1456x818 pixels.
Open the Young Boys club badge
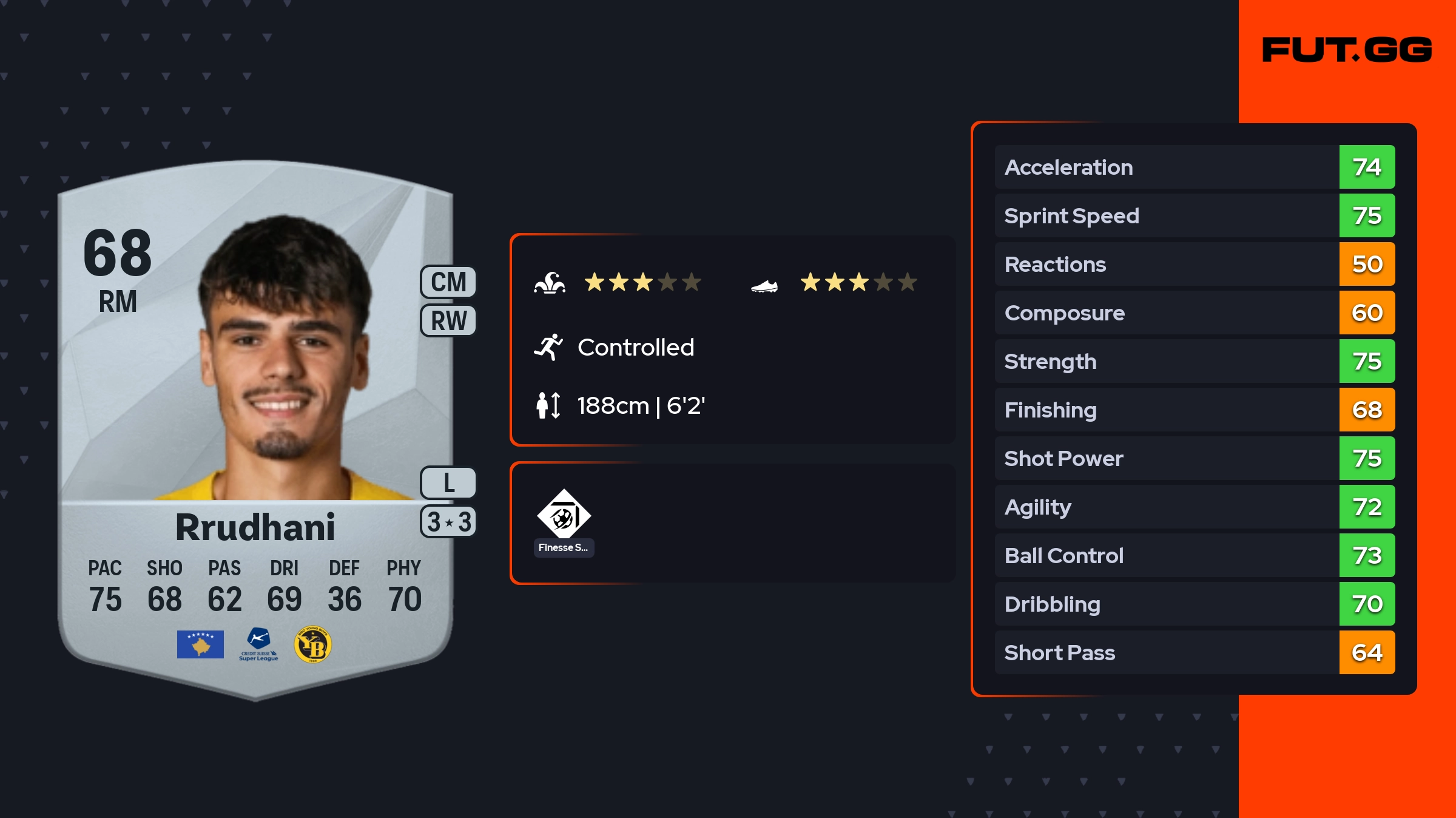pyautogui.click(x=312, y=644)
